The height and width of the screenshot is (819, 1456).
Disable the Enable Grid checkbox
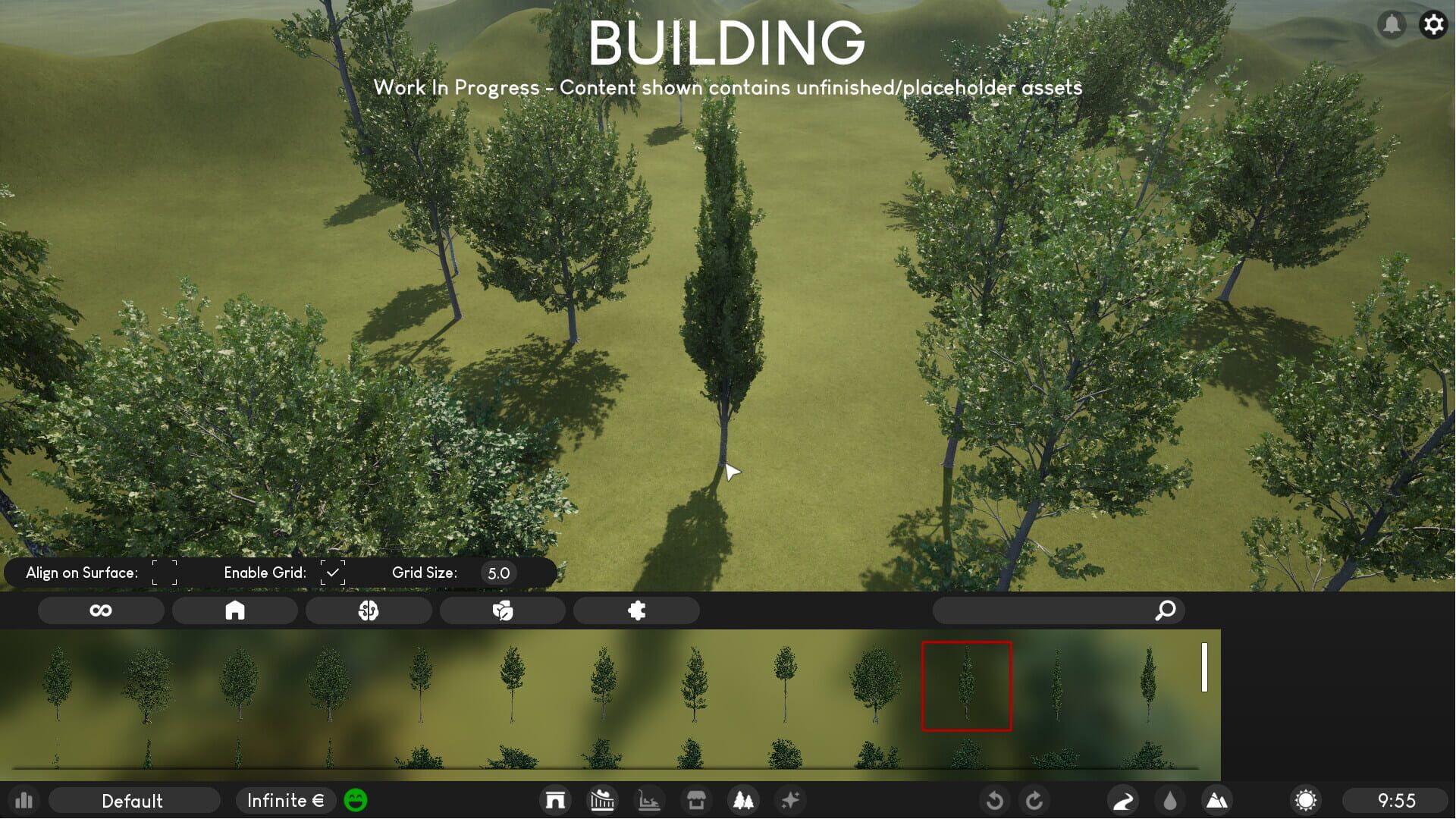pos(334,573)
